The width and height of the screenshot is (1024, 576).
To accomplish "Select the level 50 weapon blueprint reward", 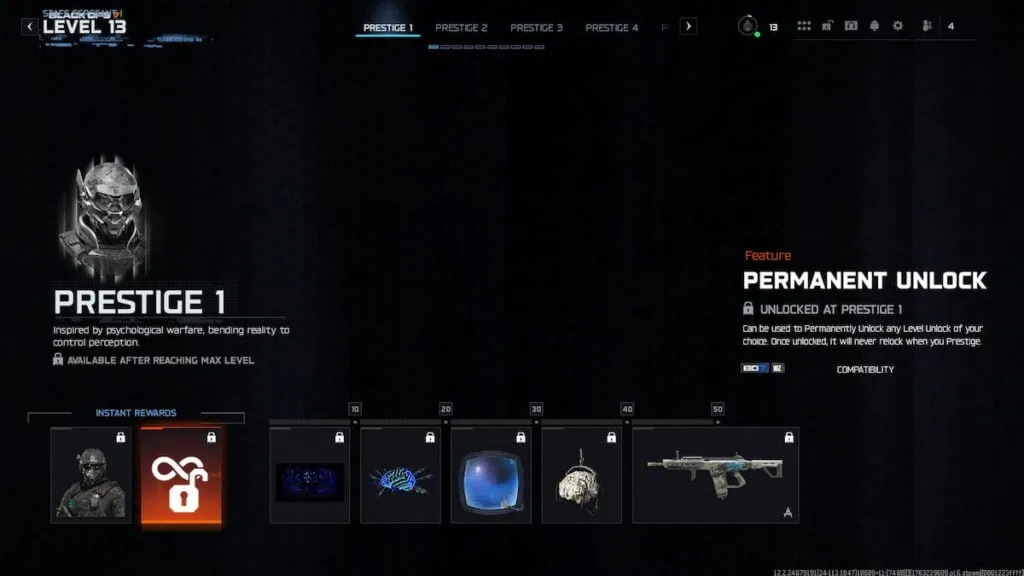I will coord(715,476).
